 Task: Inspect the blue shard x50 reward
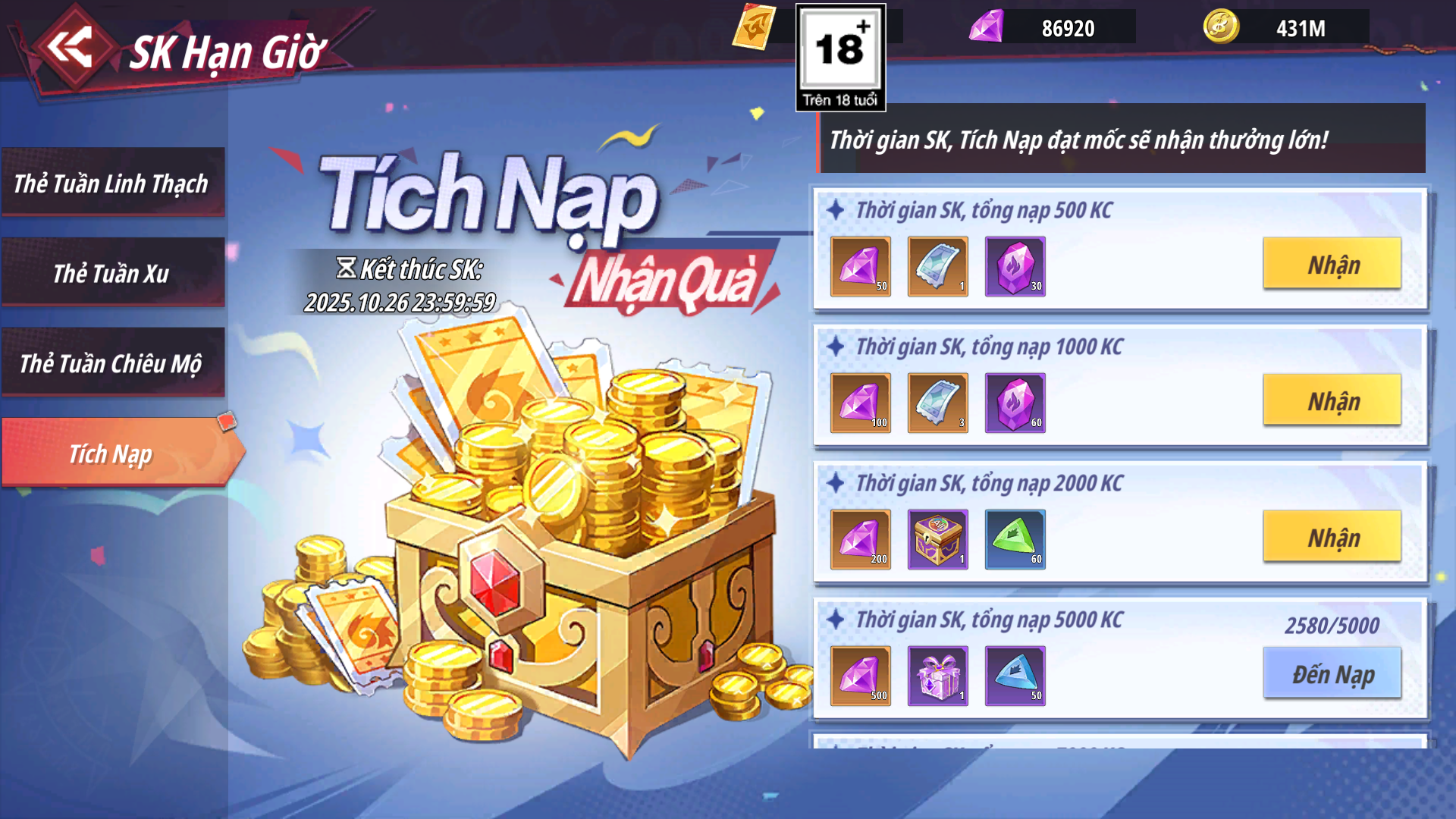[x=1015, y=676]
